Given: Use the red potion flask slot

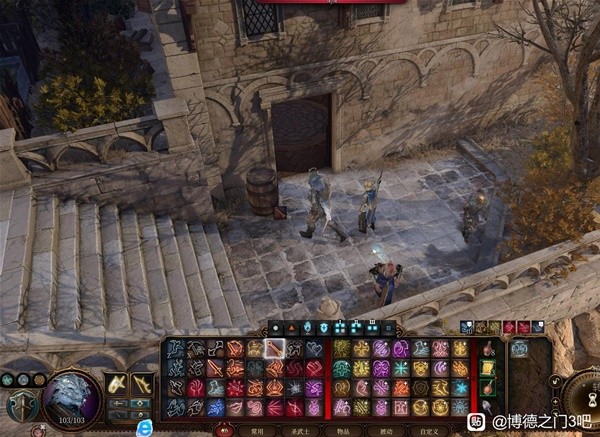Looking at the screenshot, I should pos(487,349).
